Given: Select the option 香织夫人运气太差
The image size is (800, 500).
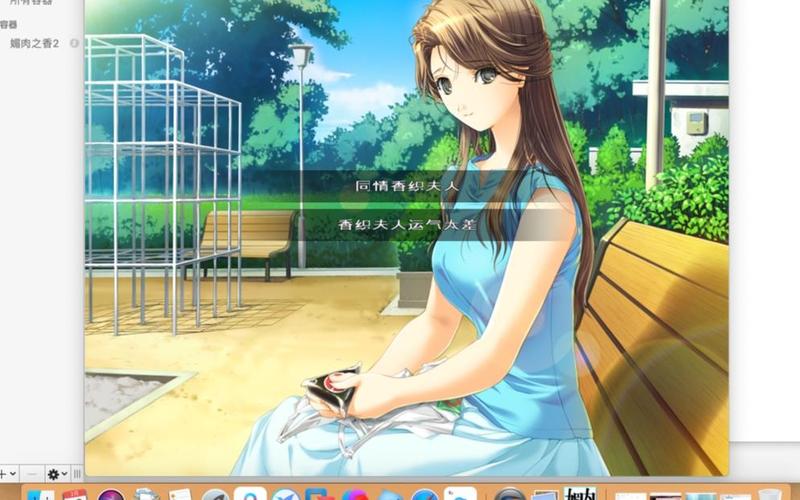Looking at the screenshot, I should pos(405,225).
